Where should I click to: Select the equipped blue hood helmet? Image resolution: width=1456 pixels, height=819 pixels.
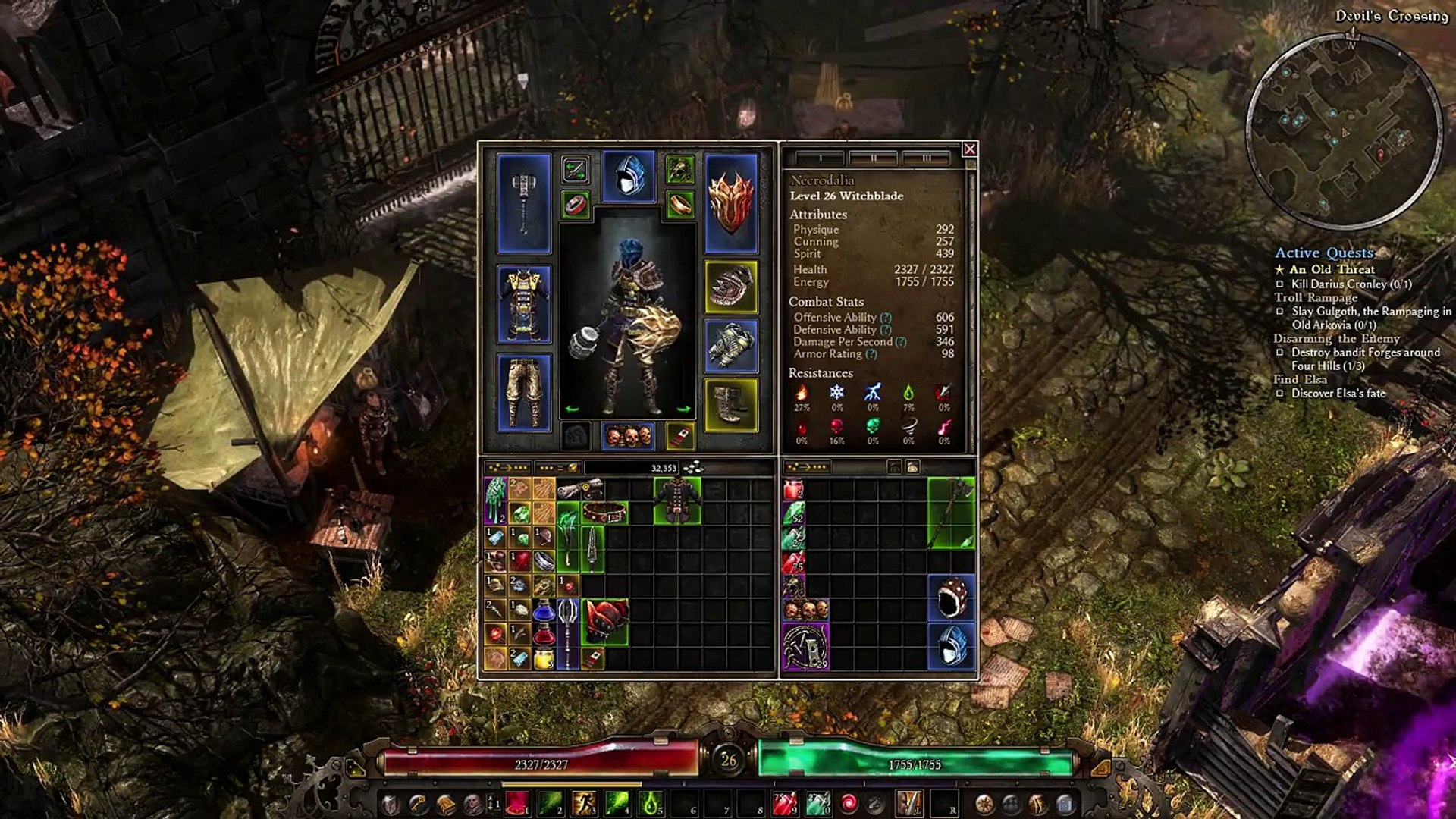pos(629,177)
